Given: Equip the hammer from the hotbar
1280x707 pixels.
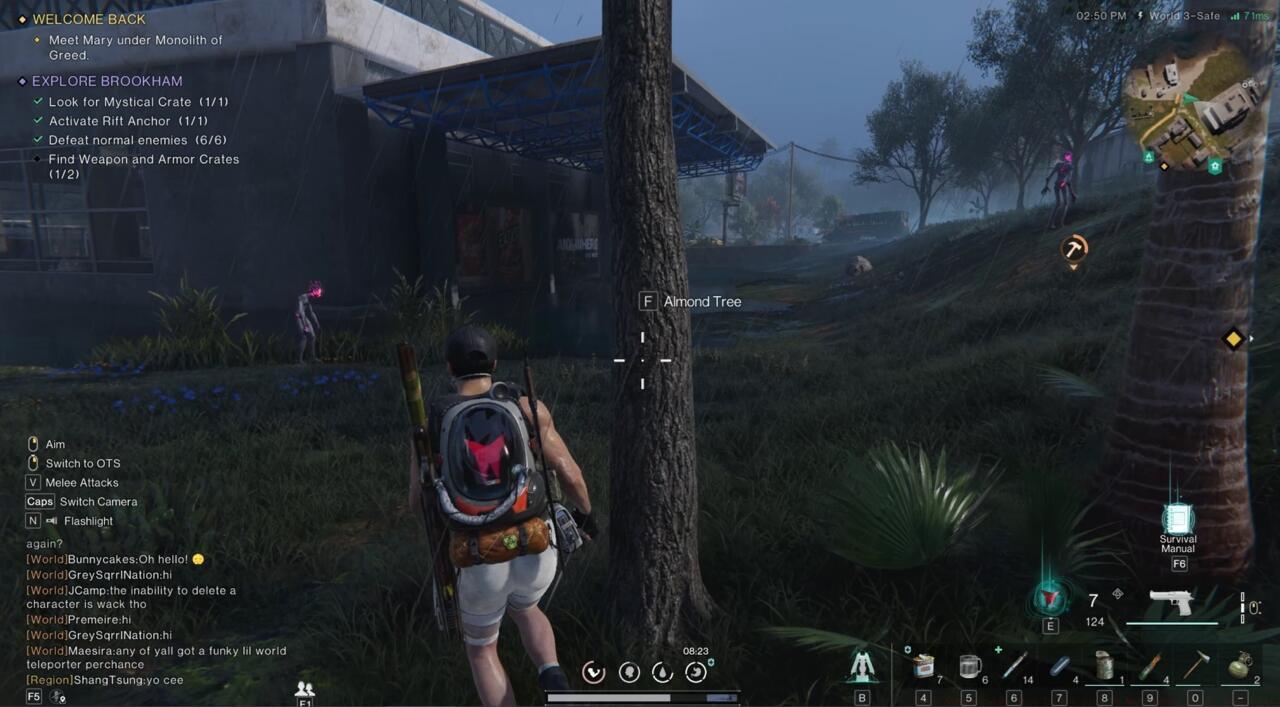Looking at the screenshot, I should tap(1195, 666).
